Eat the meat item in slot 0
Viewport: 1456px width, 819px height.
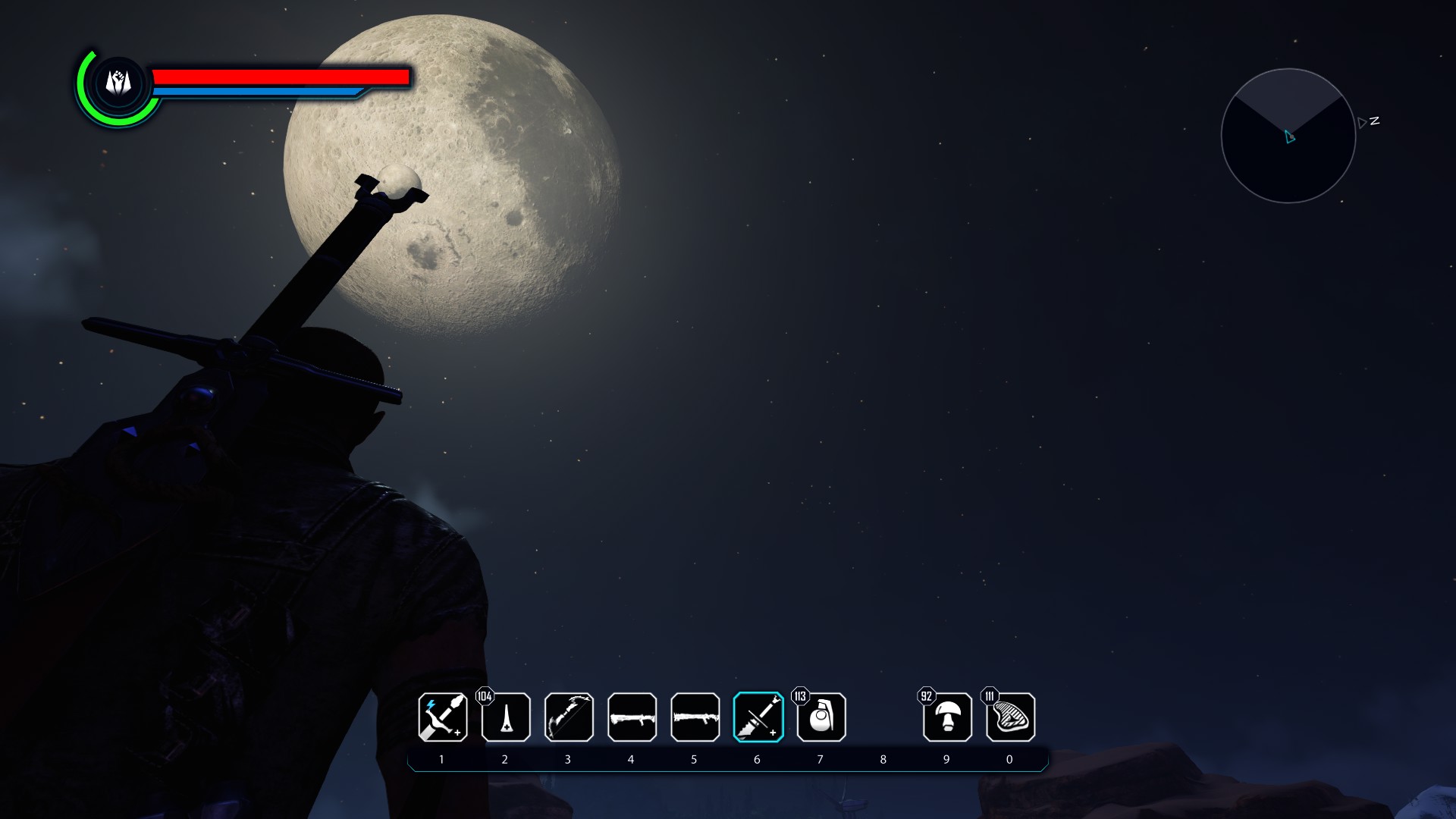[1009, 718]
